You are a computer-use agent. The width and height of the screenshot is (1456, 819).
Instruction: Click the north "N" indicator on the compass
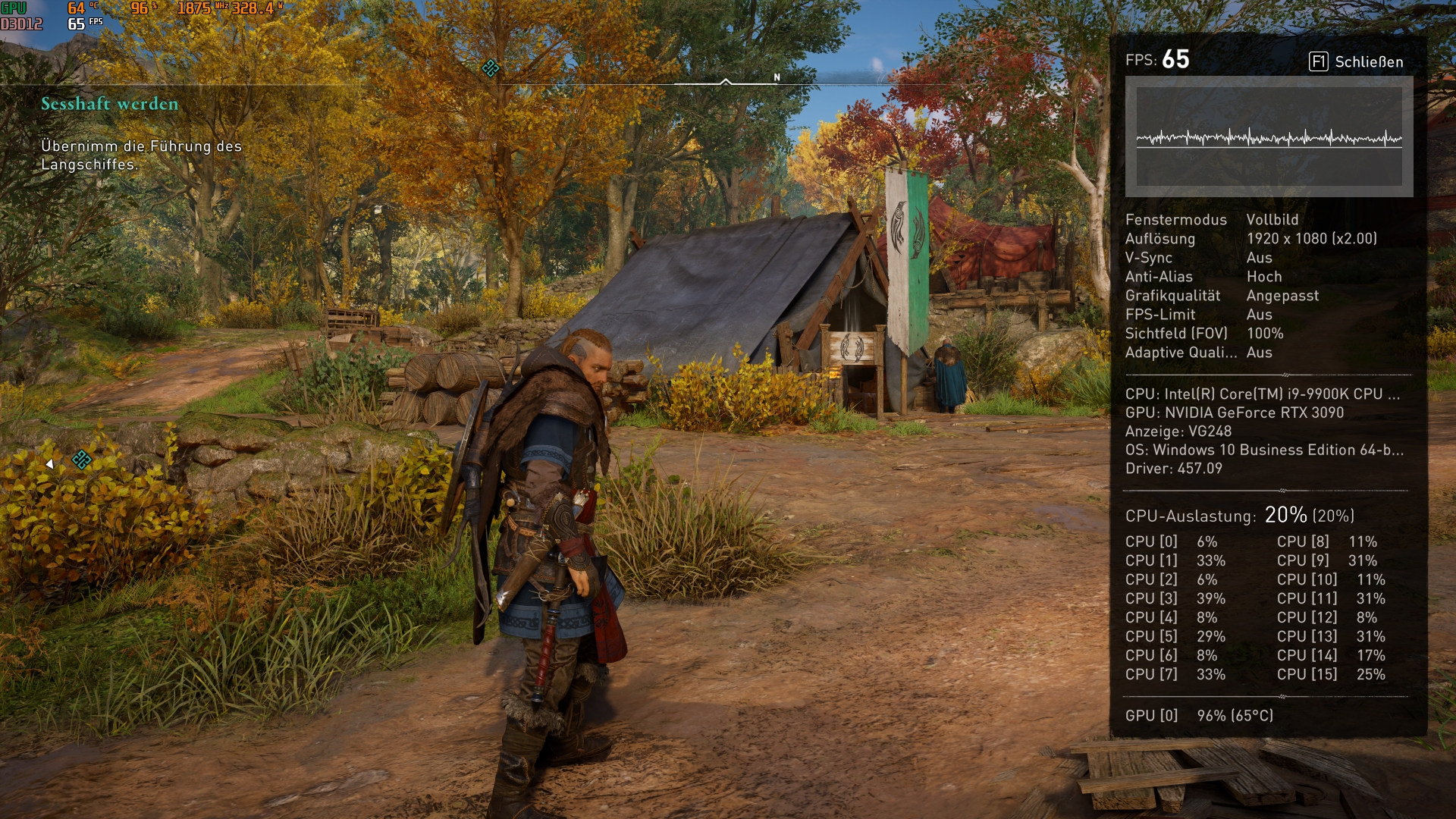tap(777, 77)
